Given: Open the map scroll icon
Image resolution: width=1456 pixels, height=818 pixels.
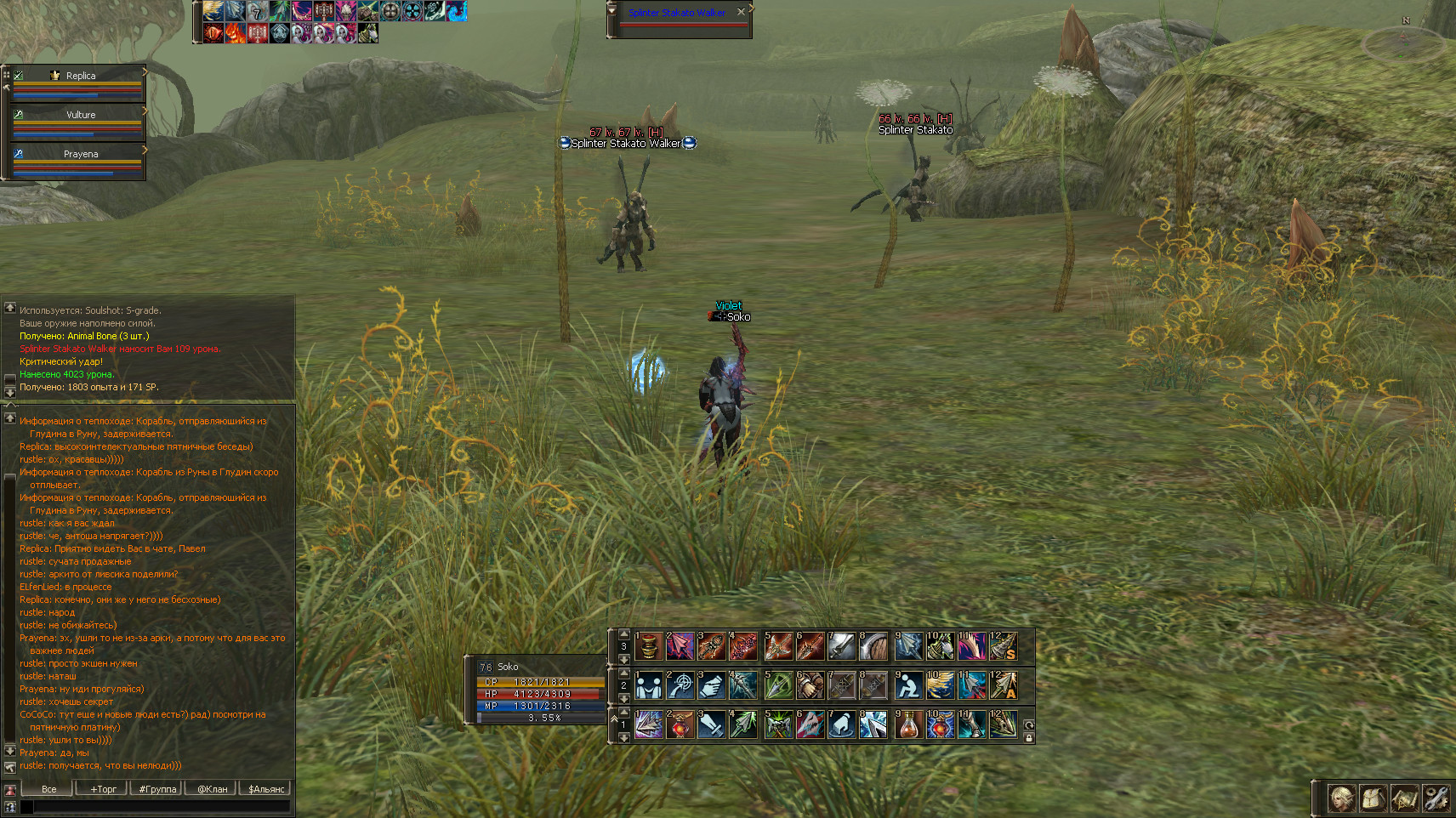Looking at the screenshot, I should pos(1404,798).
